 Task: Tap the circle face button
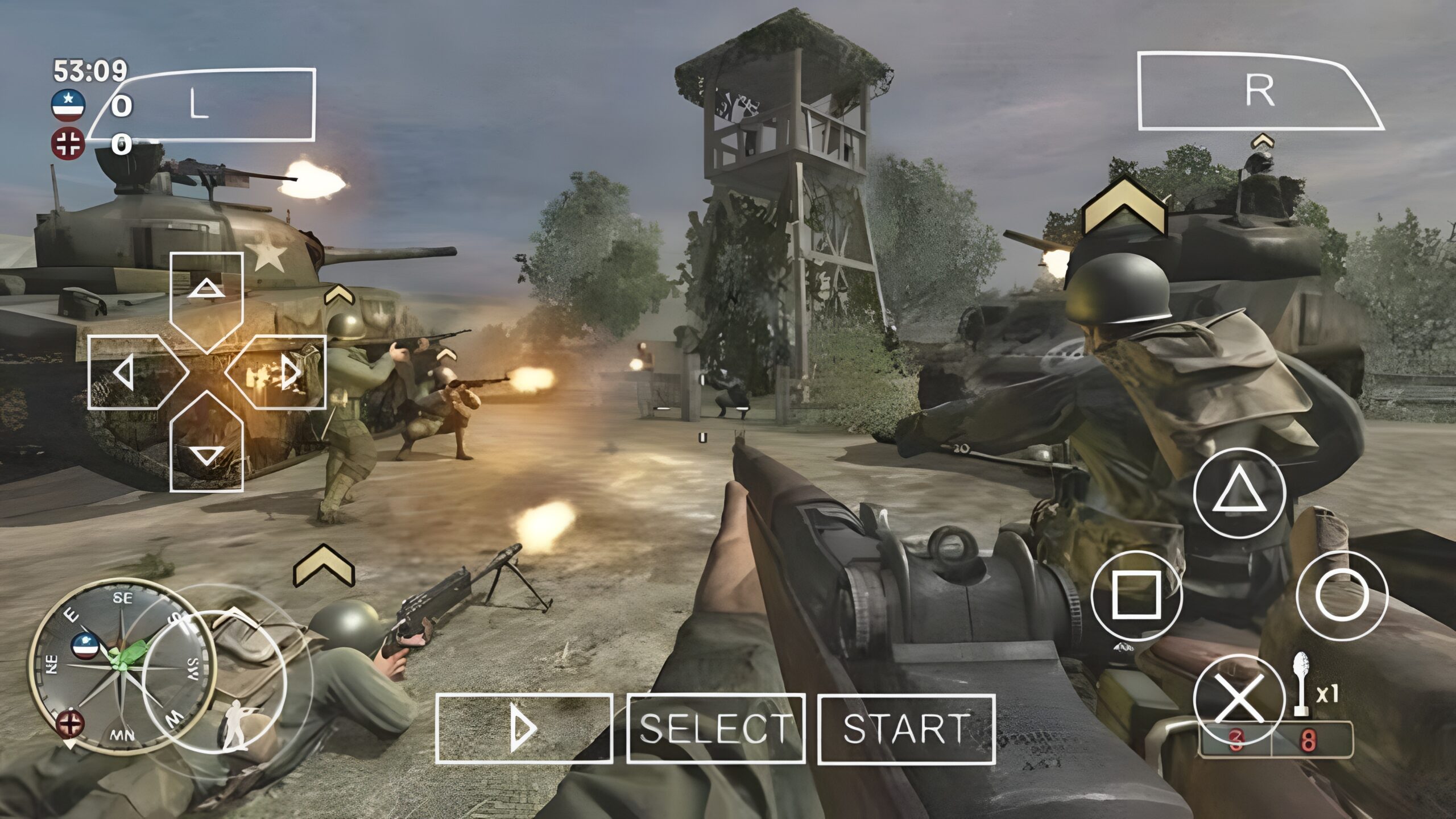tap(1342, 596)
